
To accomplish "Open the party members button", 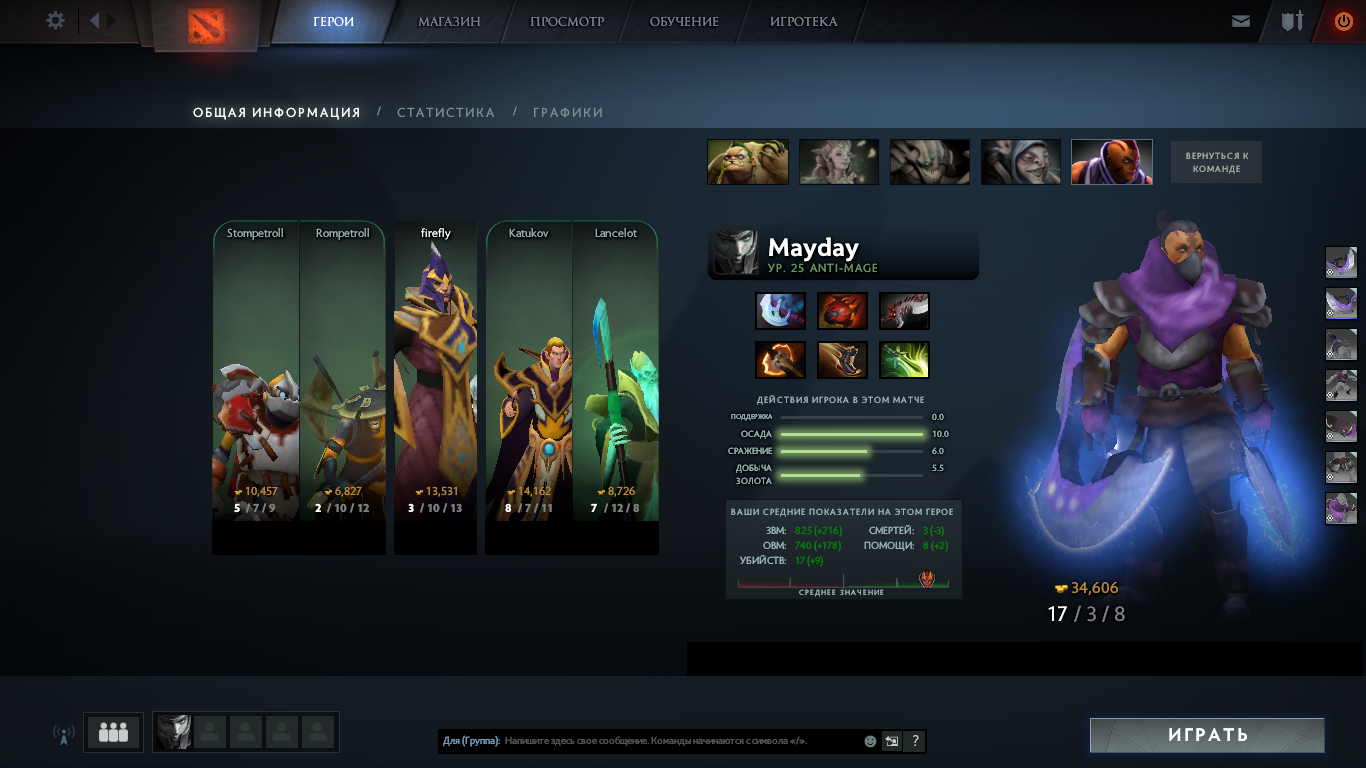I will coord(113,732).
